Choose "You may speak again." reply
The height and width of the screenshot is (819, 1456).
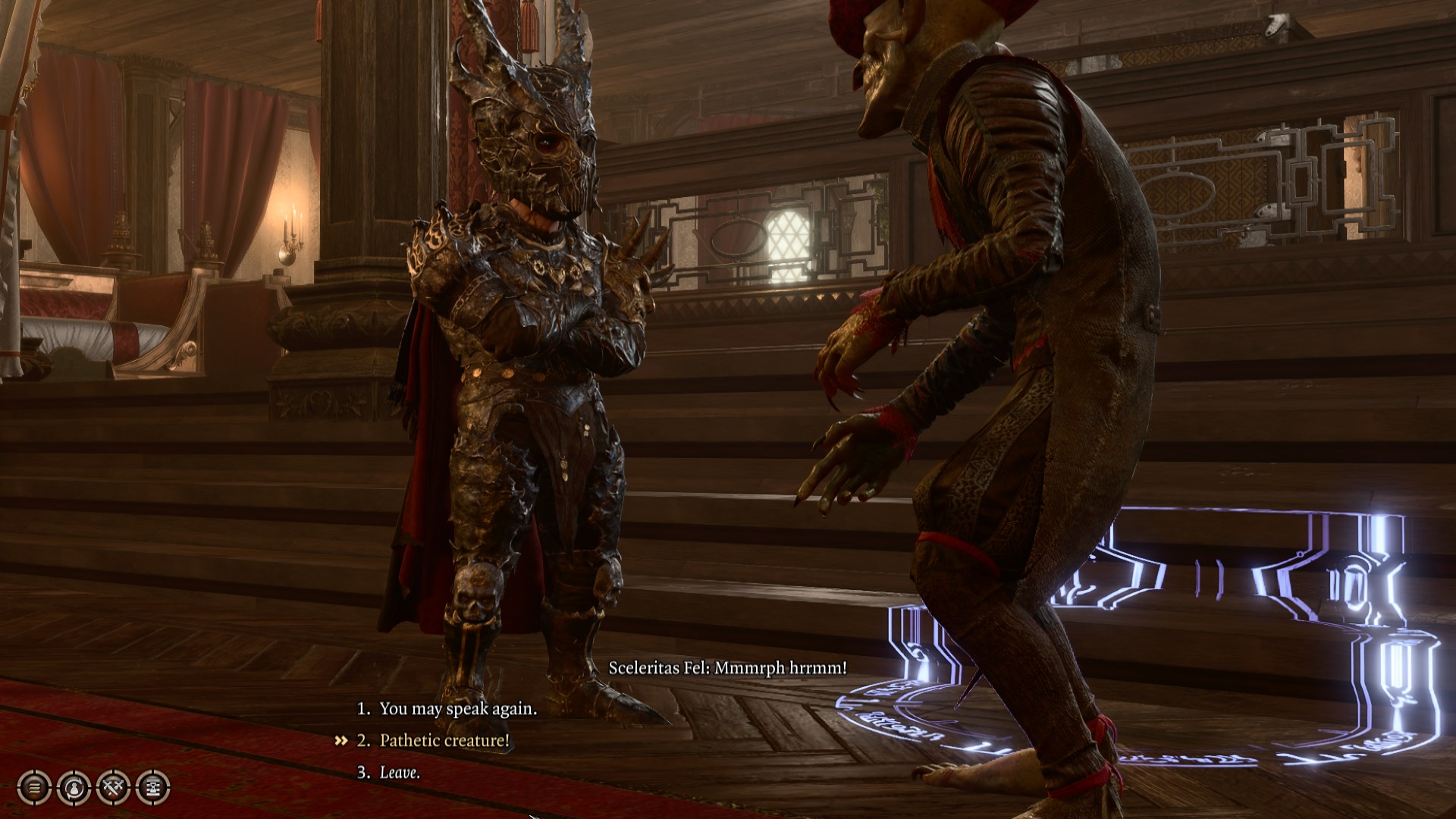(457, 708)
